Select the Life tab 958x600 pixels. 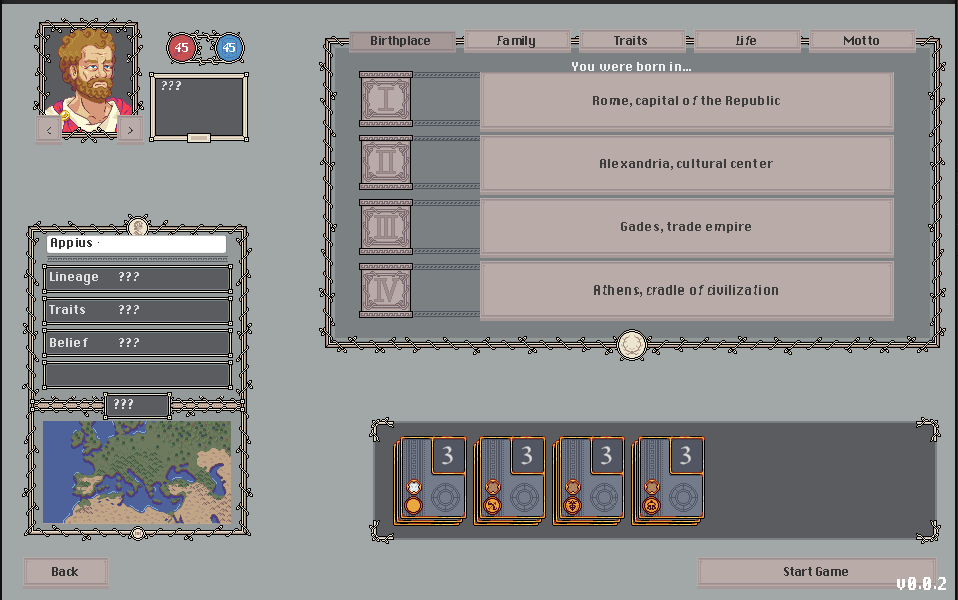pos(746,41)
